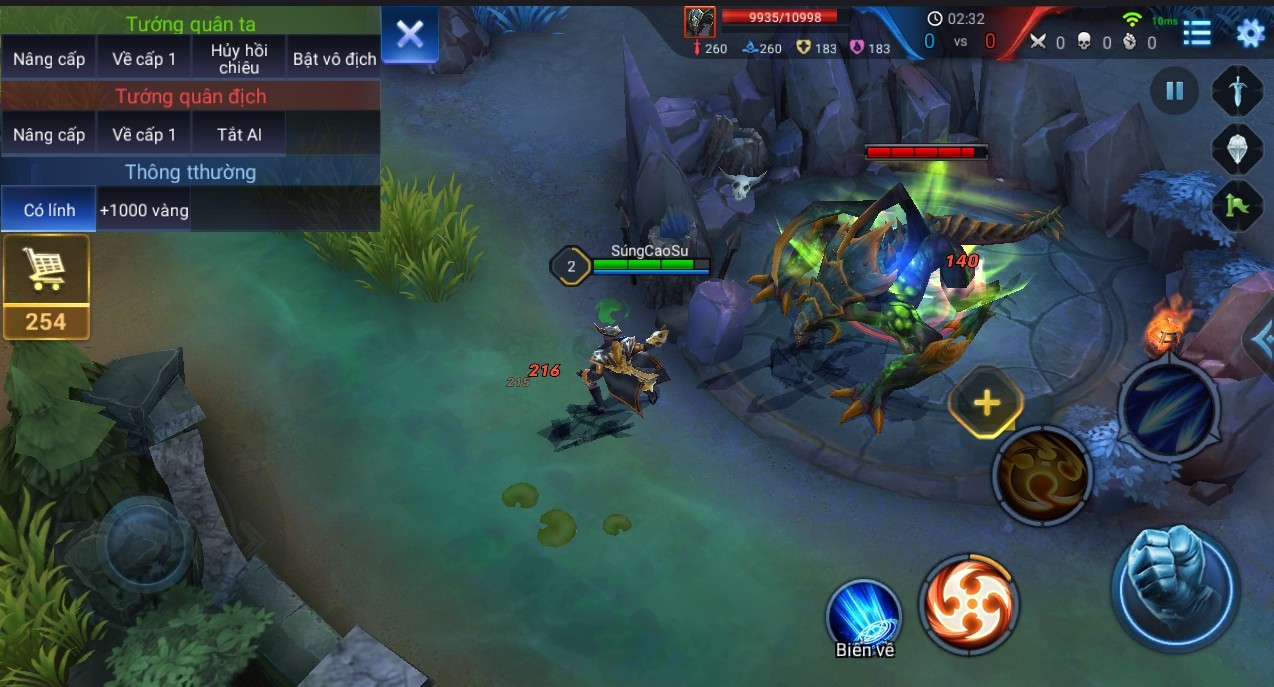
Task: Activate the orange swirl summoner spell
Action: click(x=969, y=604)
